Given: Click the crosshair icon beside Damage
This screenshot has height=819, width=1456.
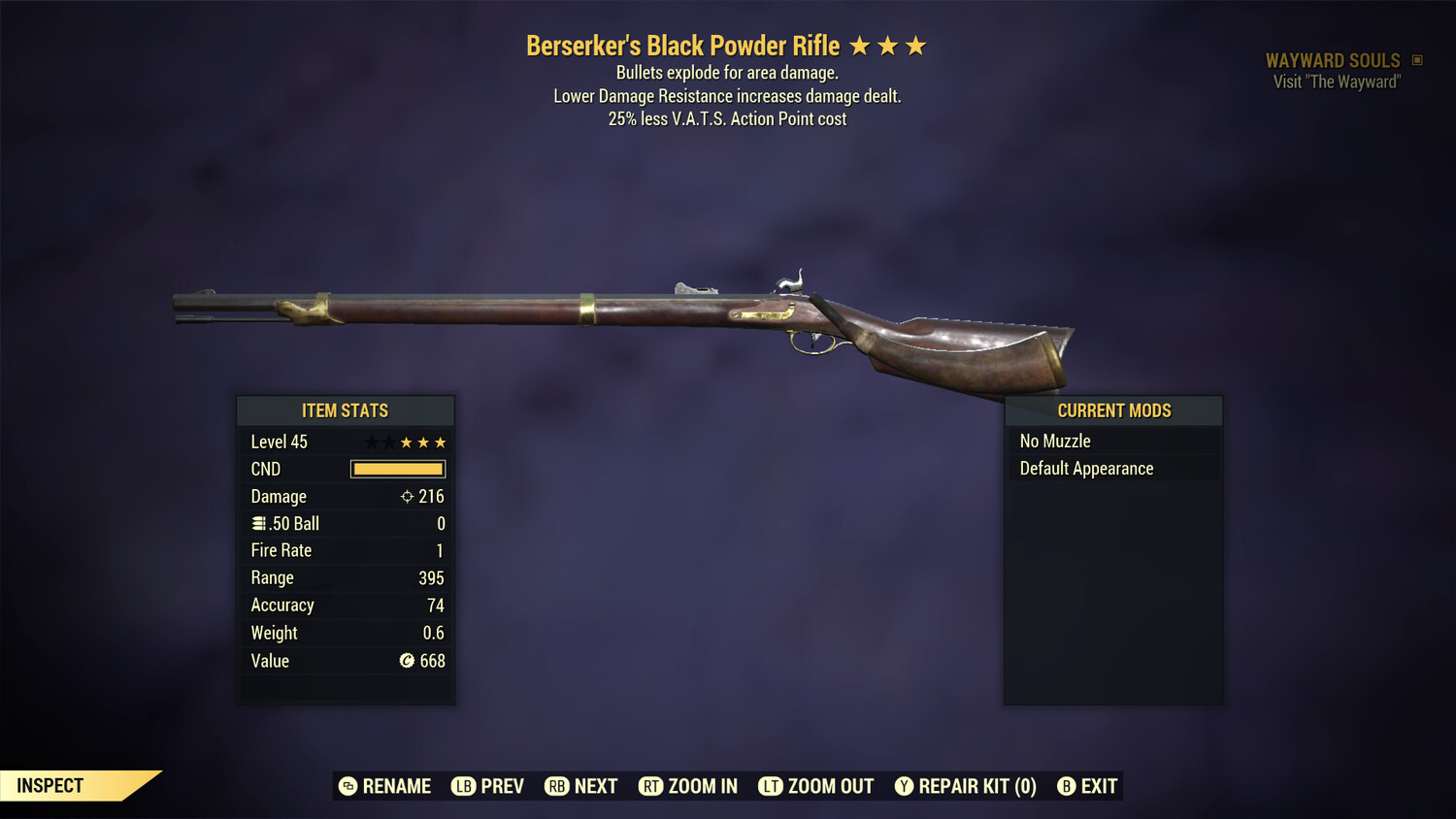Looking at the screenshot, I should click(x=409, y=496).
